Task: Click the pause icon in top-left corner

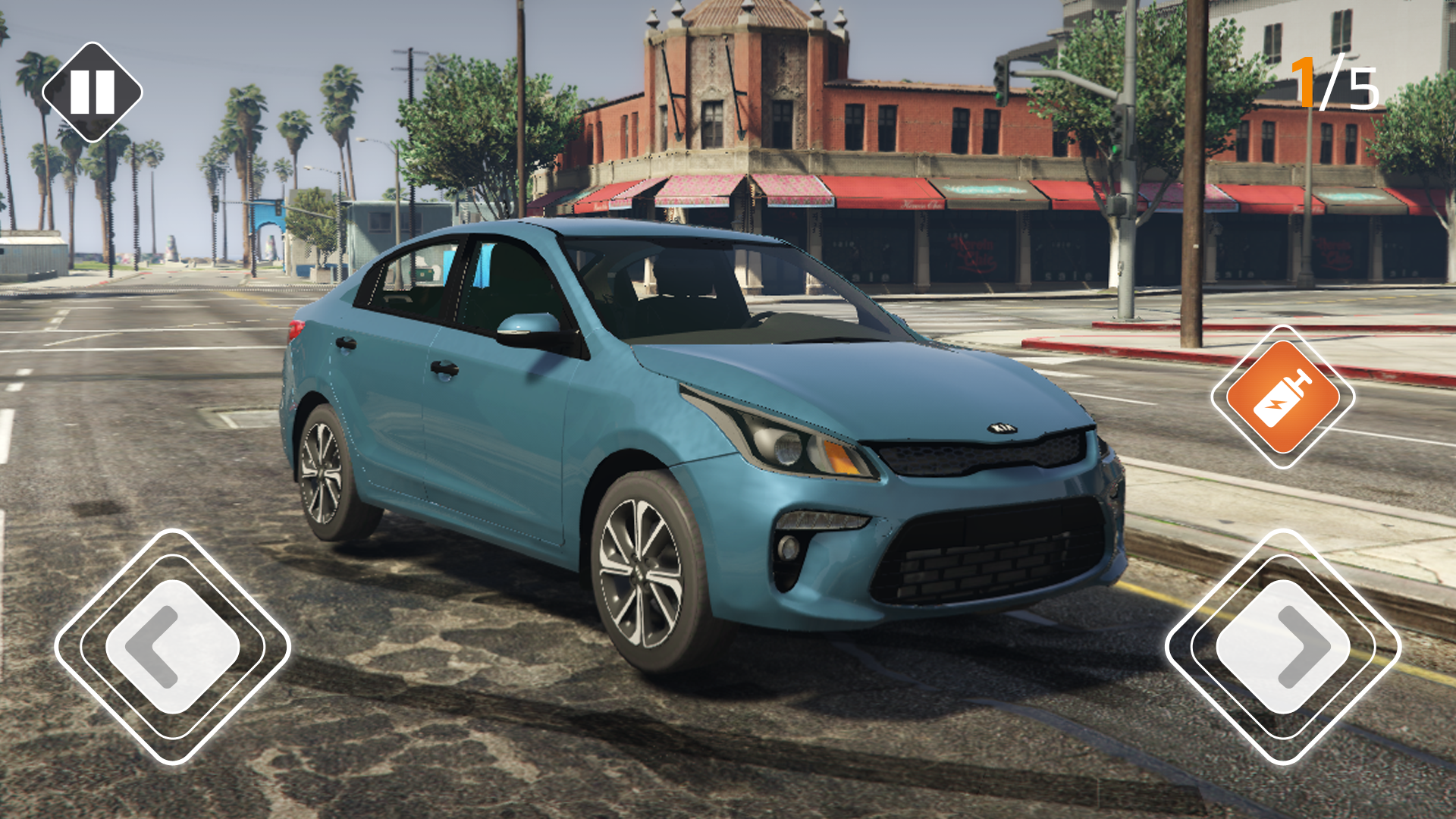Action: click(x=91, y=93)
